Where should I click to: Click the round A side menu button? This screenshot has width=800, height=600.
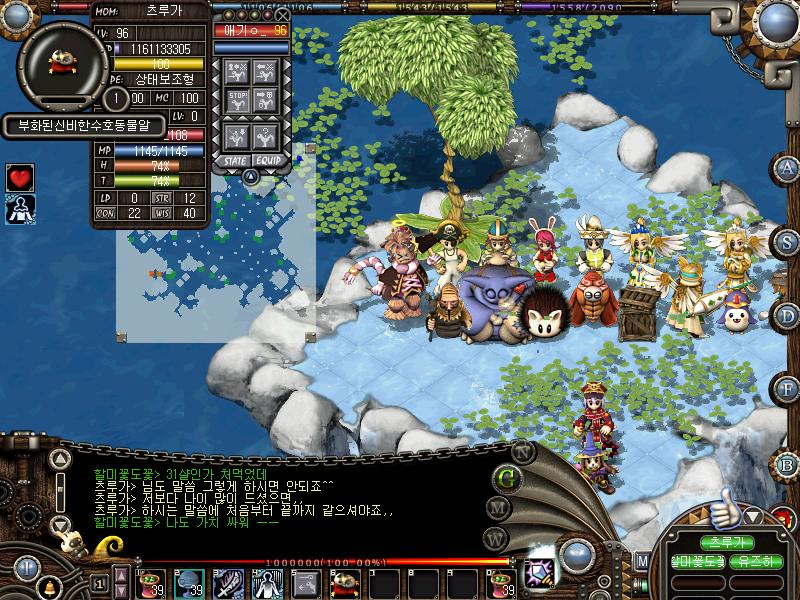pyautogui.click(x=788, y=167)
